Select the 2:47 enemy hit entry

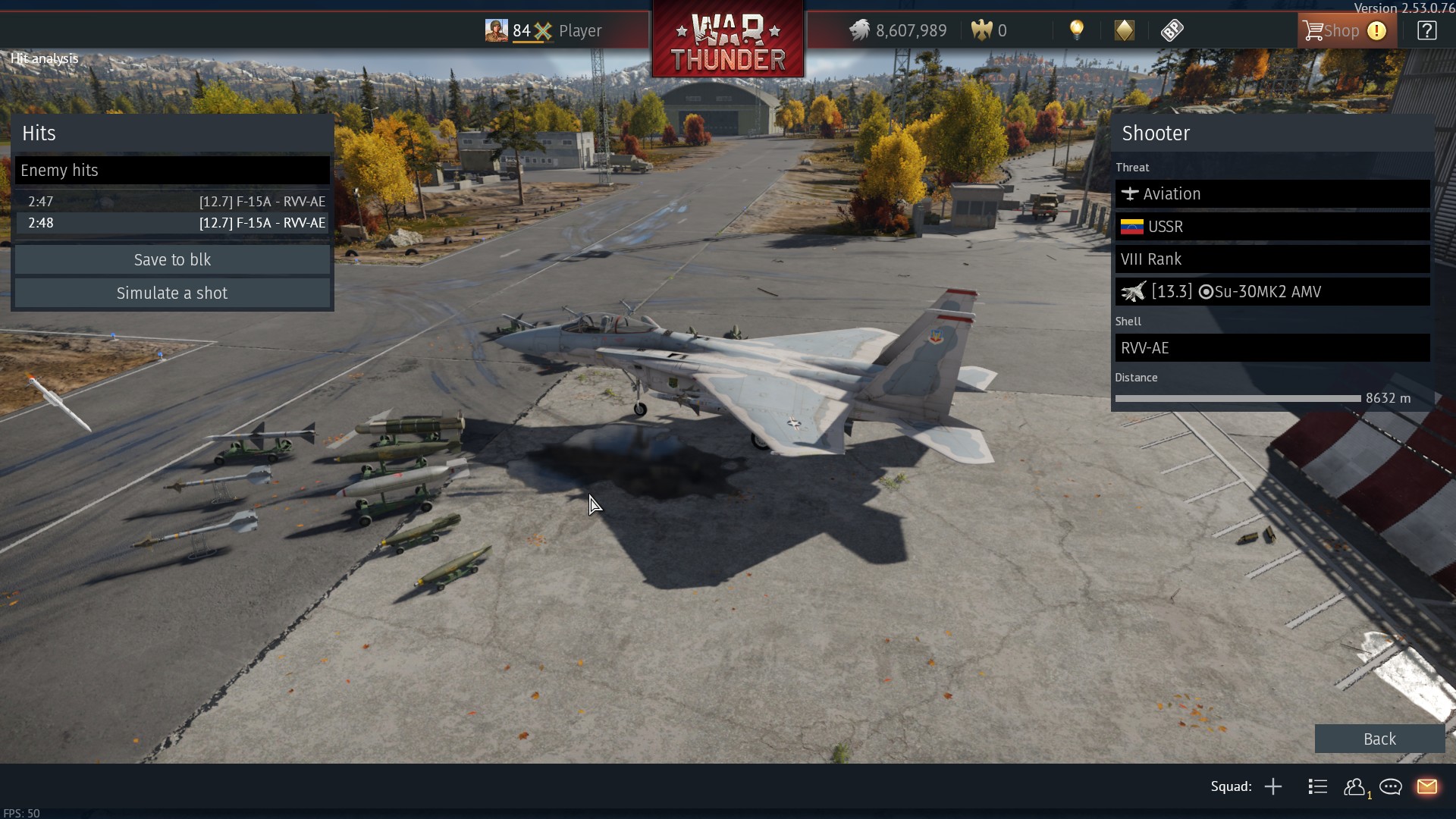tap(172, 202)
